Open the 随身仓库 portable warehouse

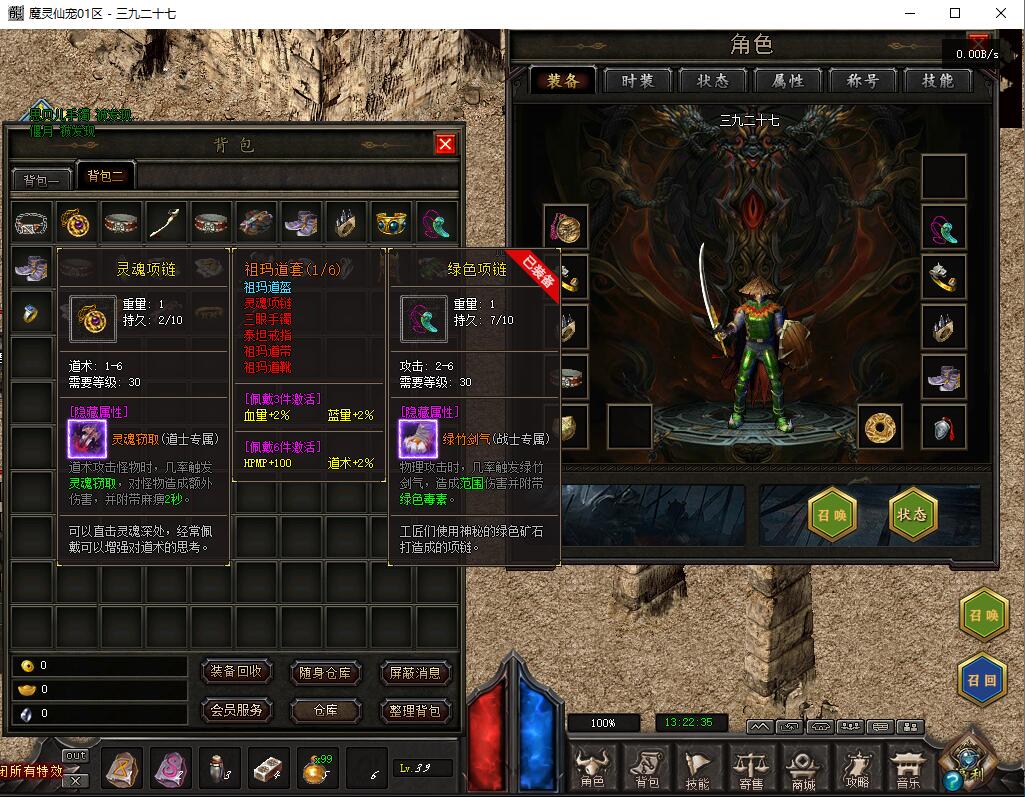coord(325,673)
